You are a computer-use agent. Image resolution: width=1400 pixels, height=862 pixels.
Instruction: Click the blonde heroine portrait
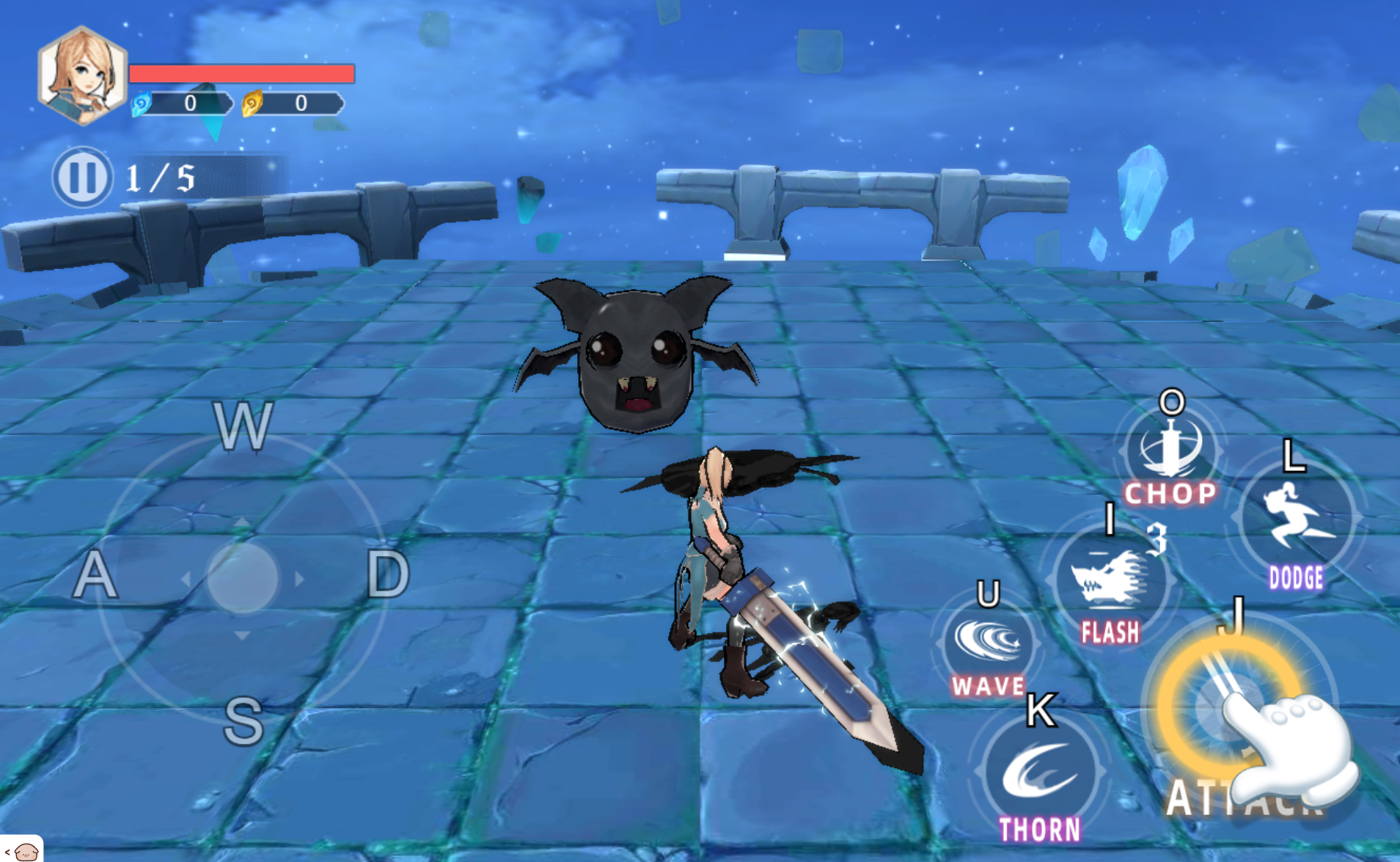[x=83, y=75]
